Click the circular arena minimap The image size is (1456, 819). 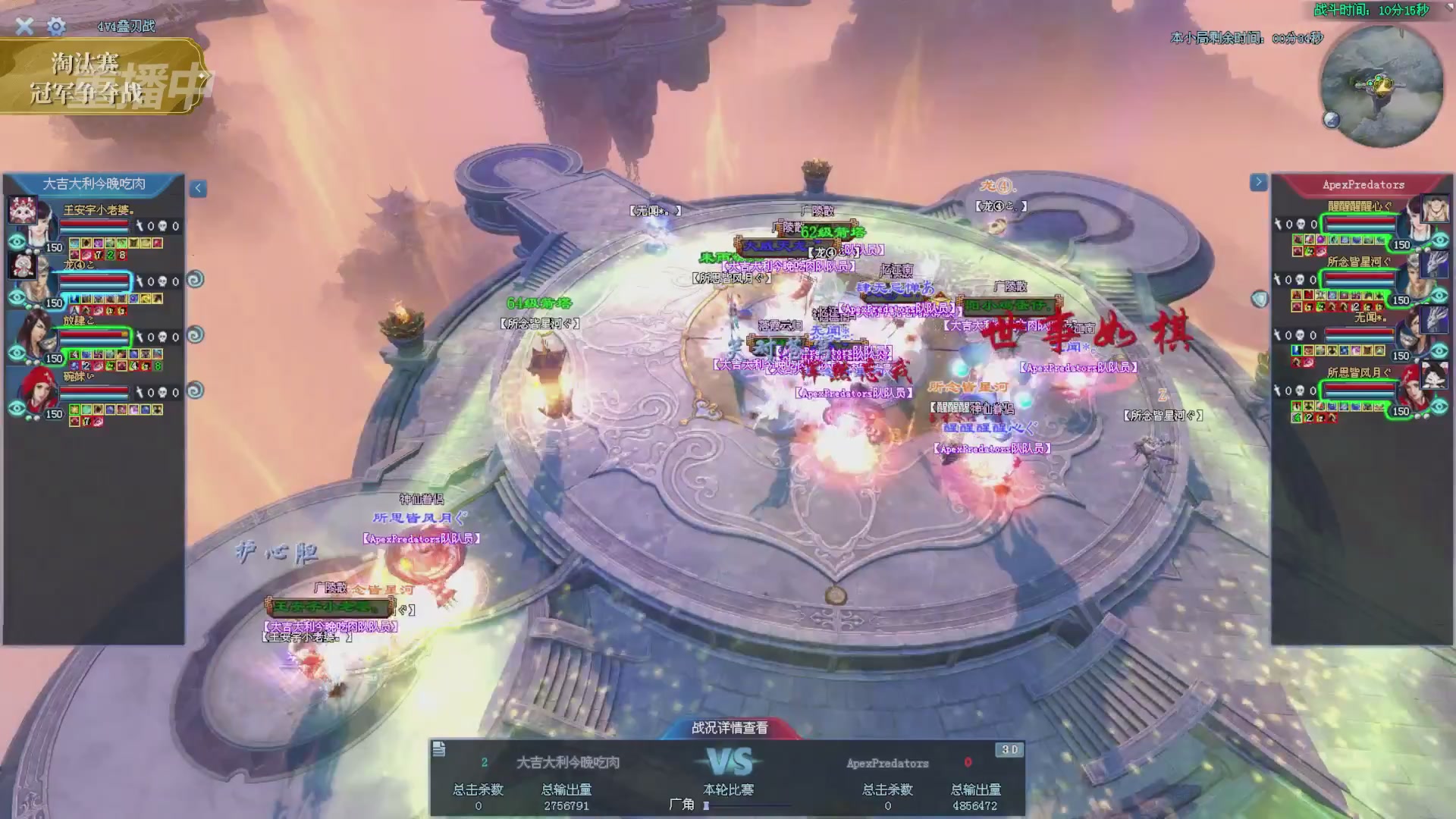tap(1381, 86)
